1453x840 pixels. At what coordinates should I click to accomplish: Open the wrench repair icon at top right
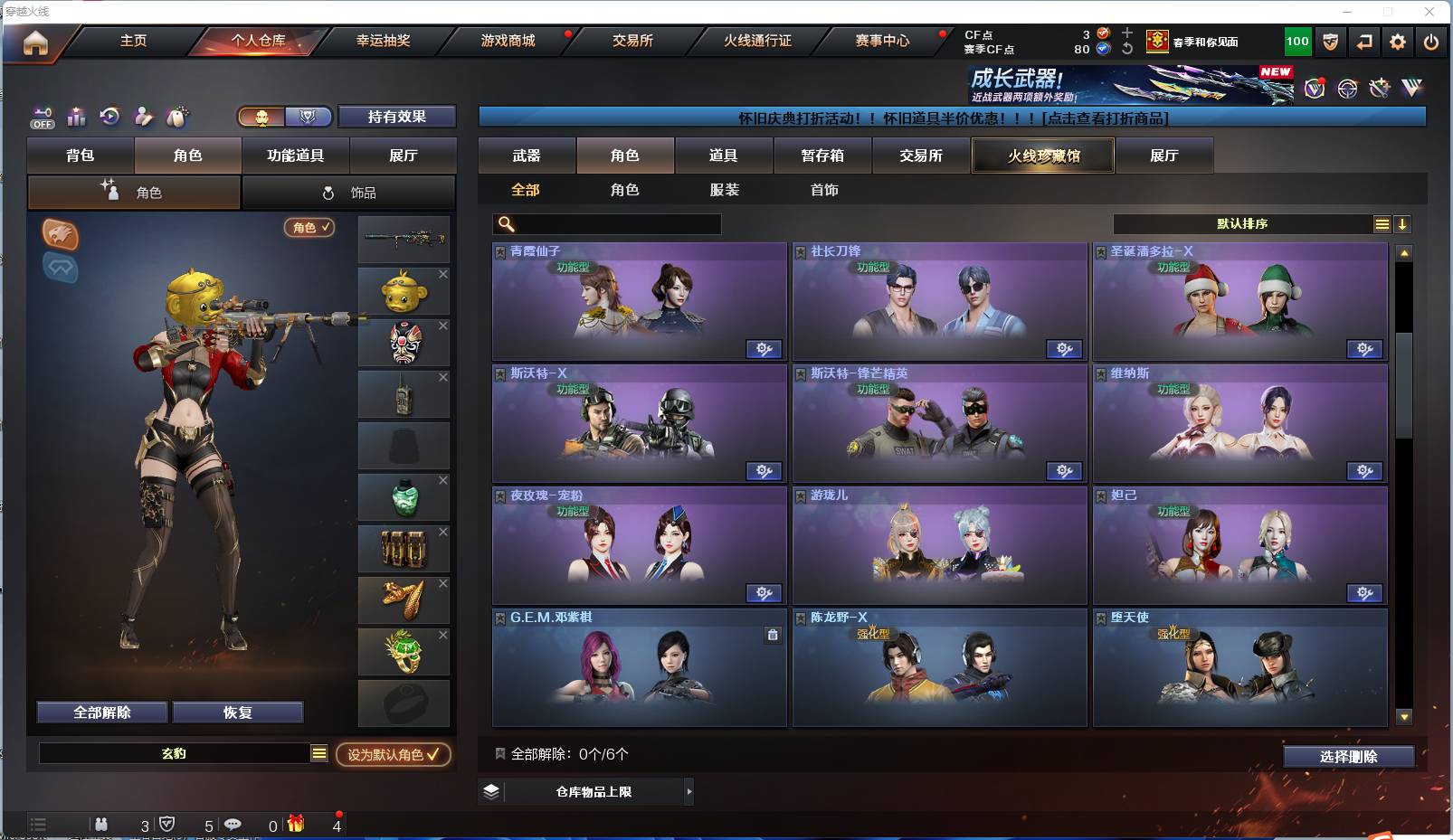click(1380, 88)
